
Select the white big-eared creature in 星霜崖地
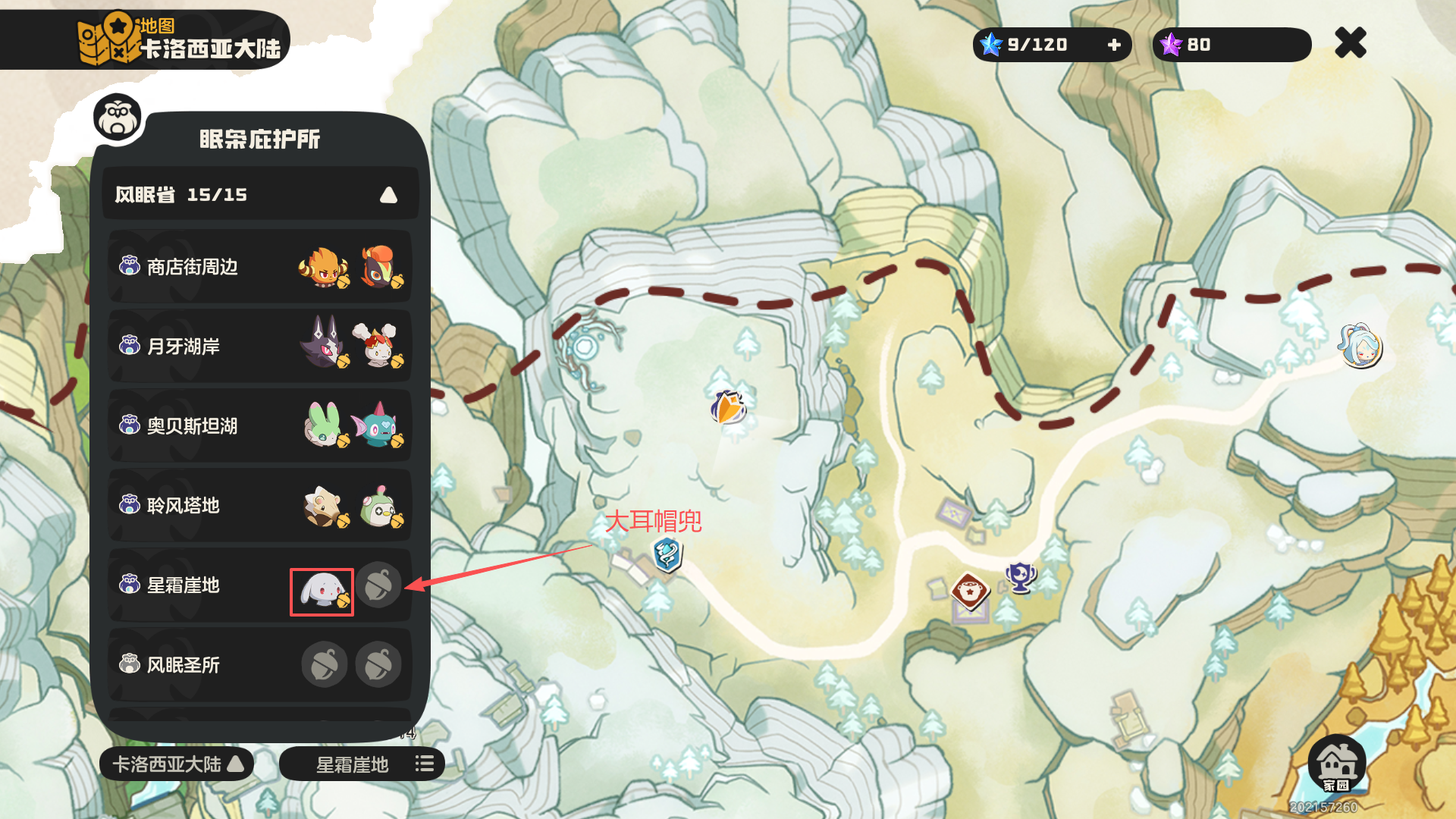pos(322,591)
